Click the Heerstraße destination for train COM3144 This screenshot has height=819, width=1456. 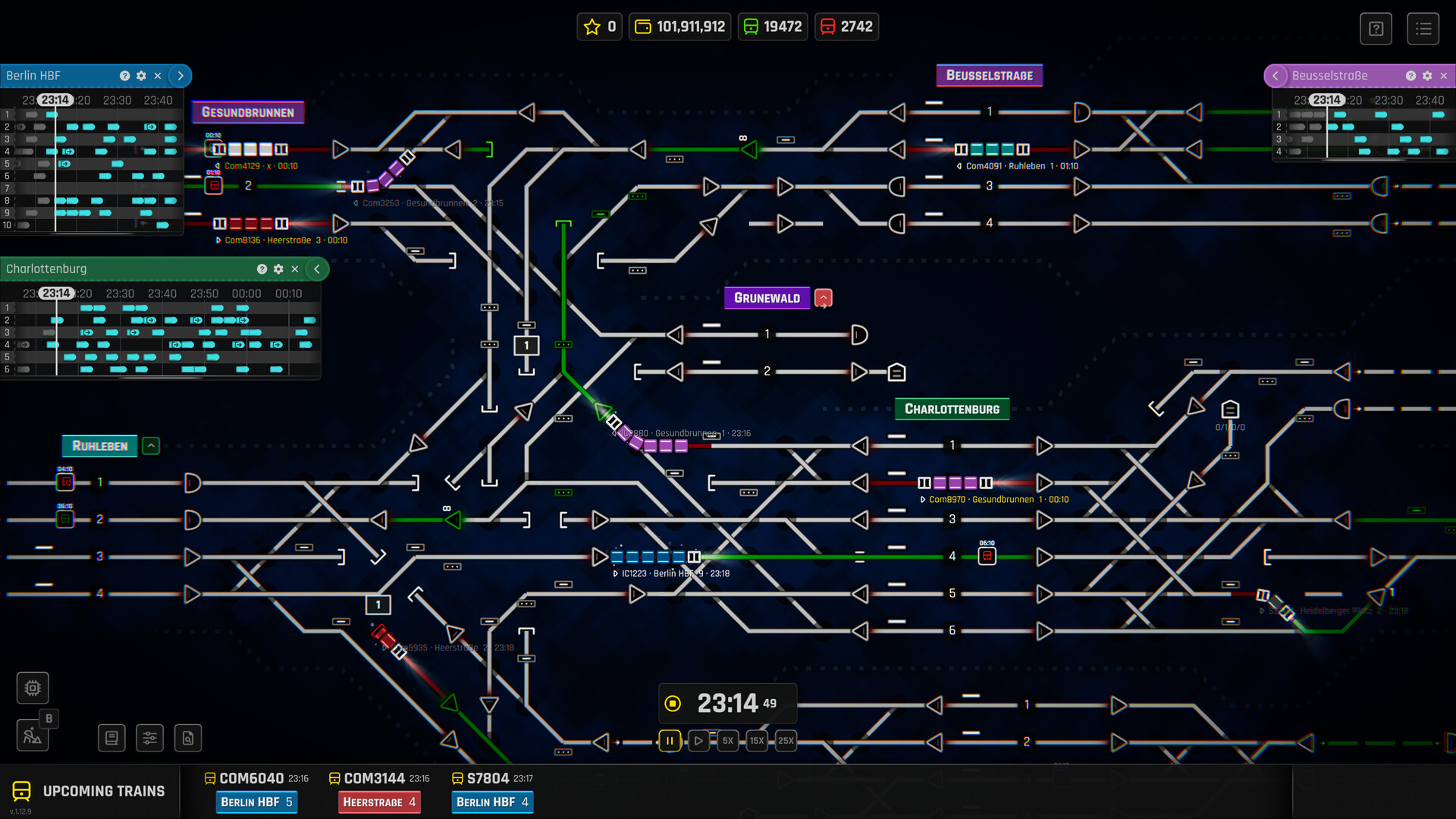(x=379, y=802)
